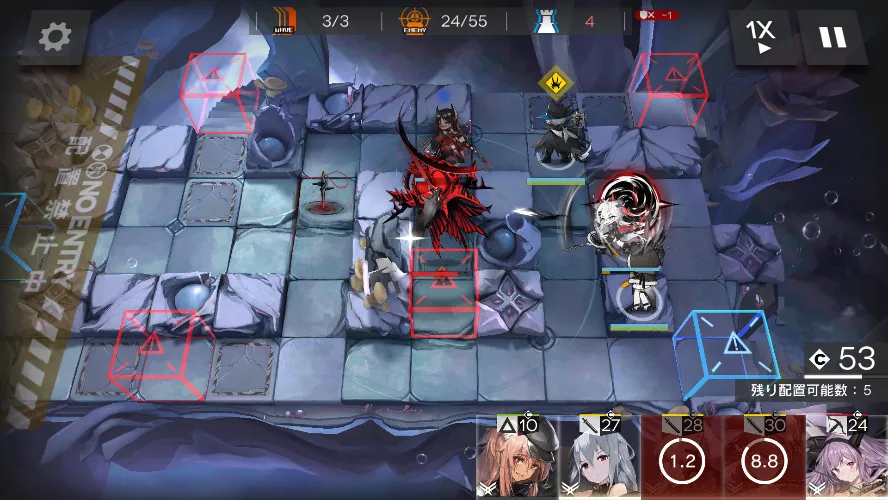Activate the yellow skill-ready diamond icon
Viewport: 888px width, 500px height.
tap(553, 82)
